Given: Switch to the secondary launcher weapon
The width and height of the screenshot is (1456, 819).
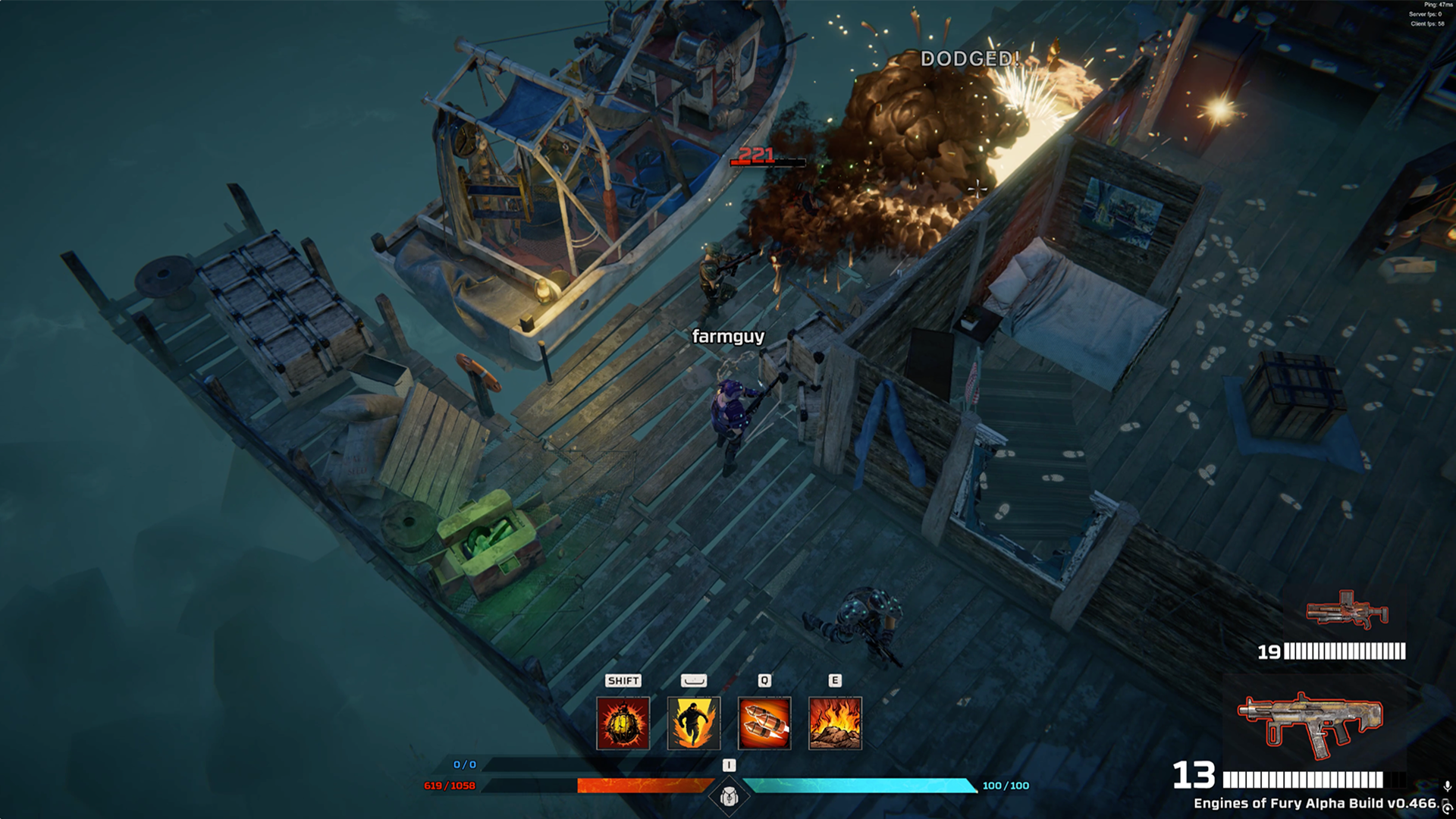Looking at the screenshot, I should tap(1347, 610).
